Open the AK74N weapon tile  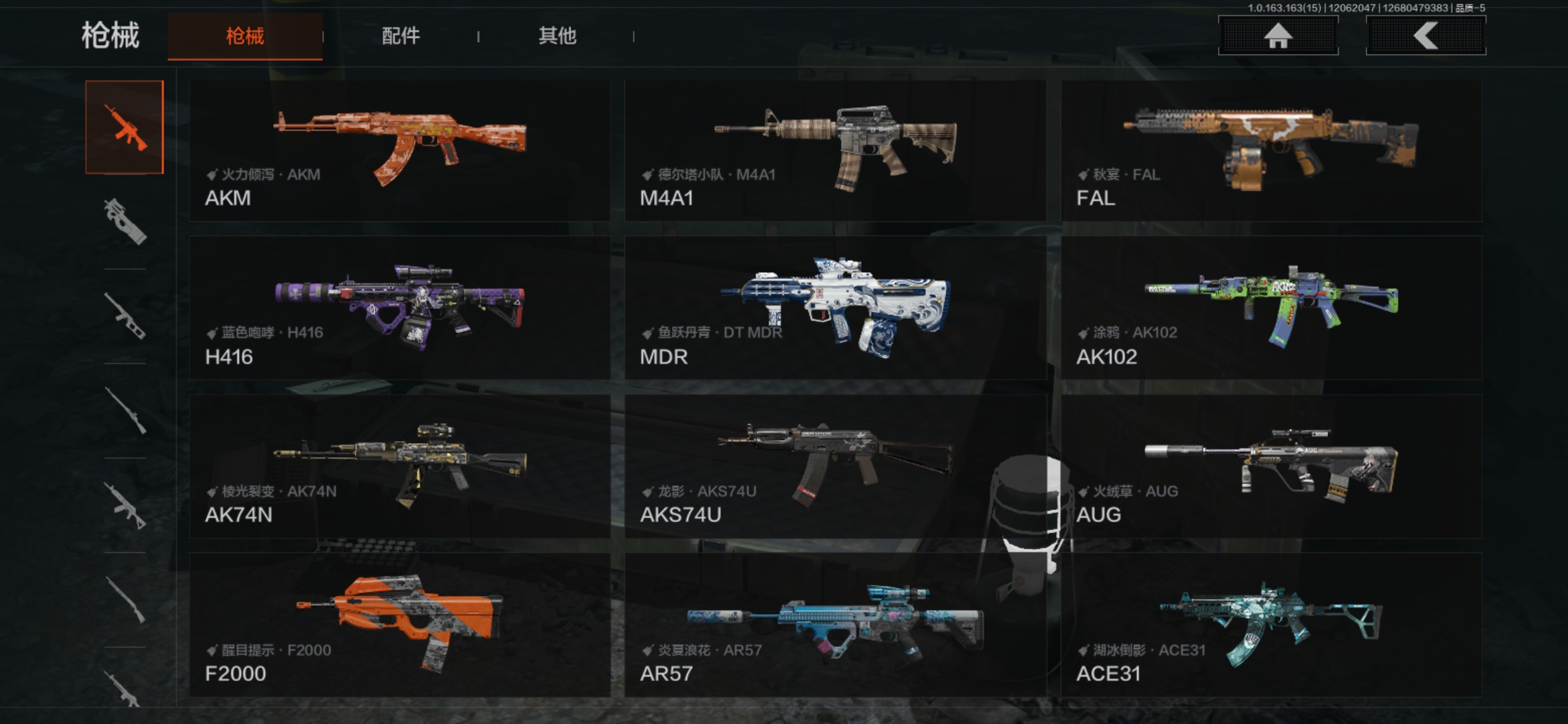pos(399,467)
